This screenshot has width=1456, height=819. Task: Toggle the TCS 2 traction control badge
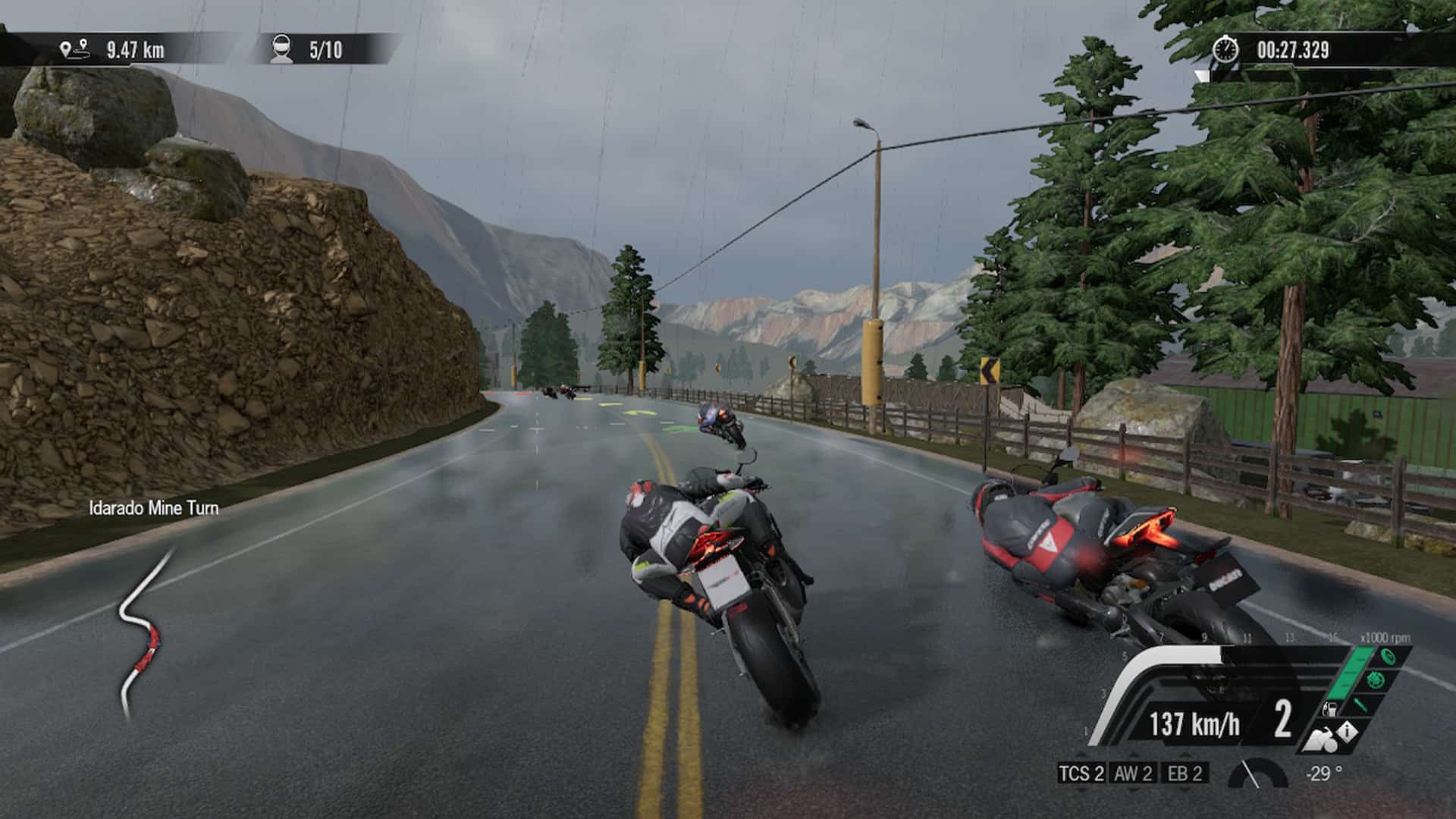pos(1081,773)
